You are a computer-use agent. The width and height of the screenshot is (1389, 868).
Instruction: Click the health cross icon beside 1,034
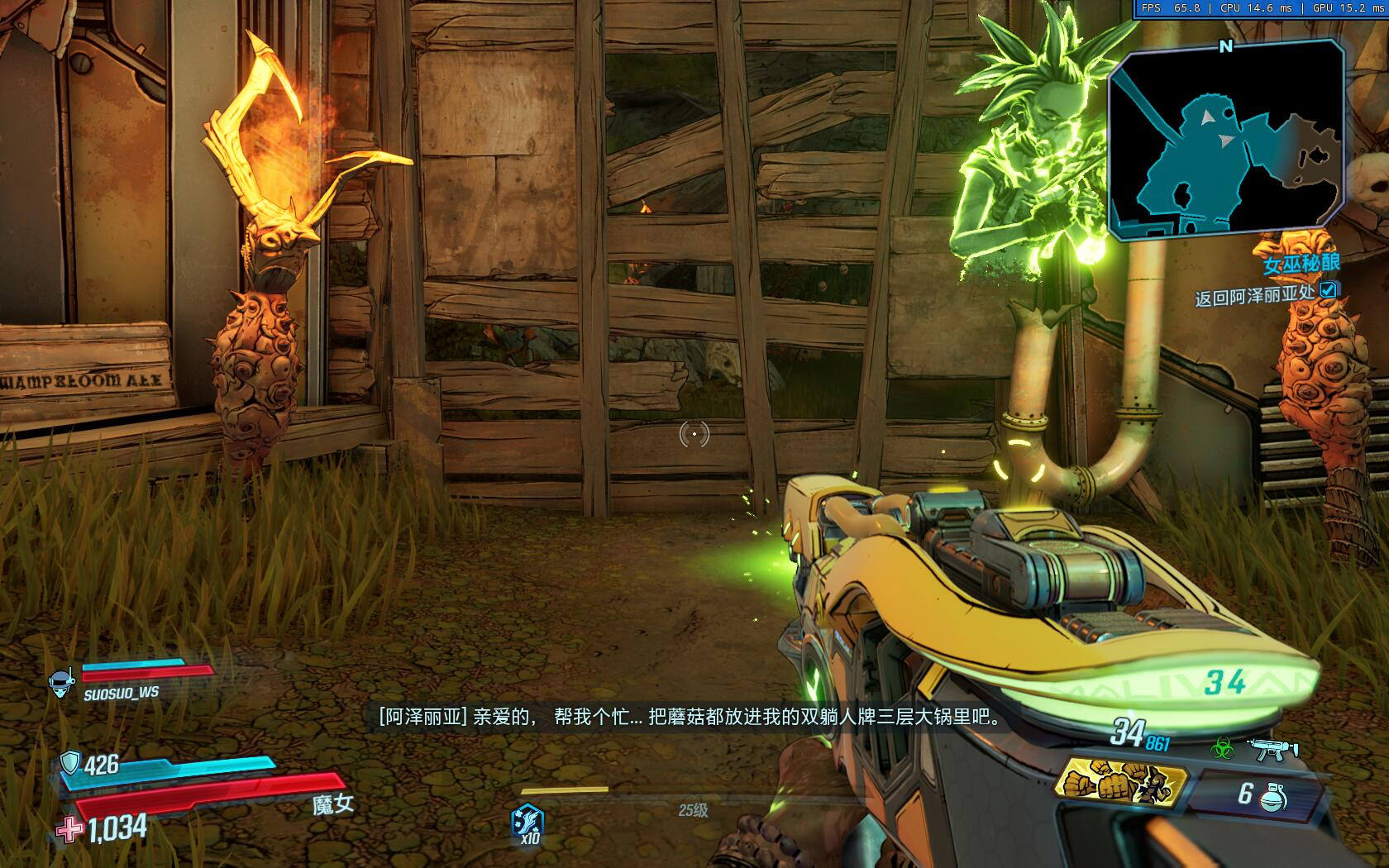[x=69, y=827]
